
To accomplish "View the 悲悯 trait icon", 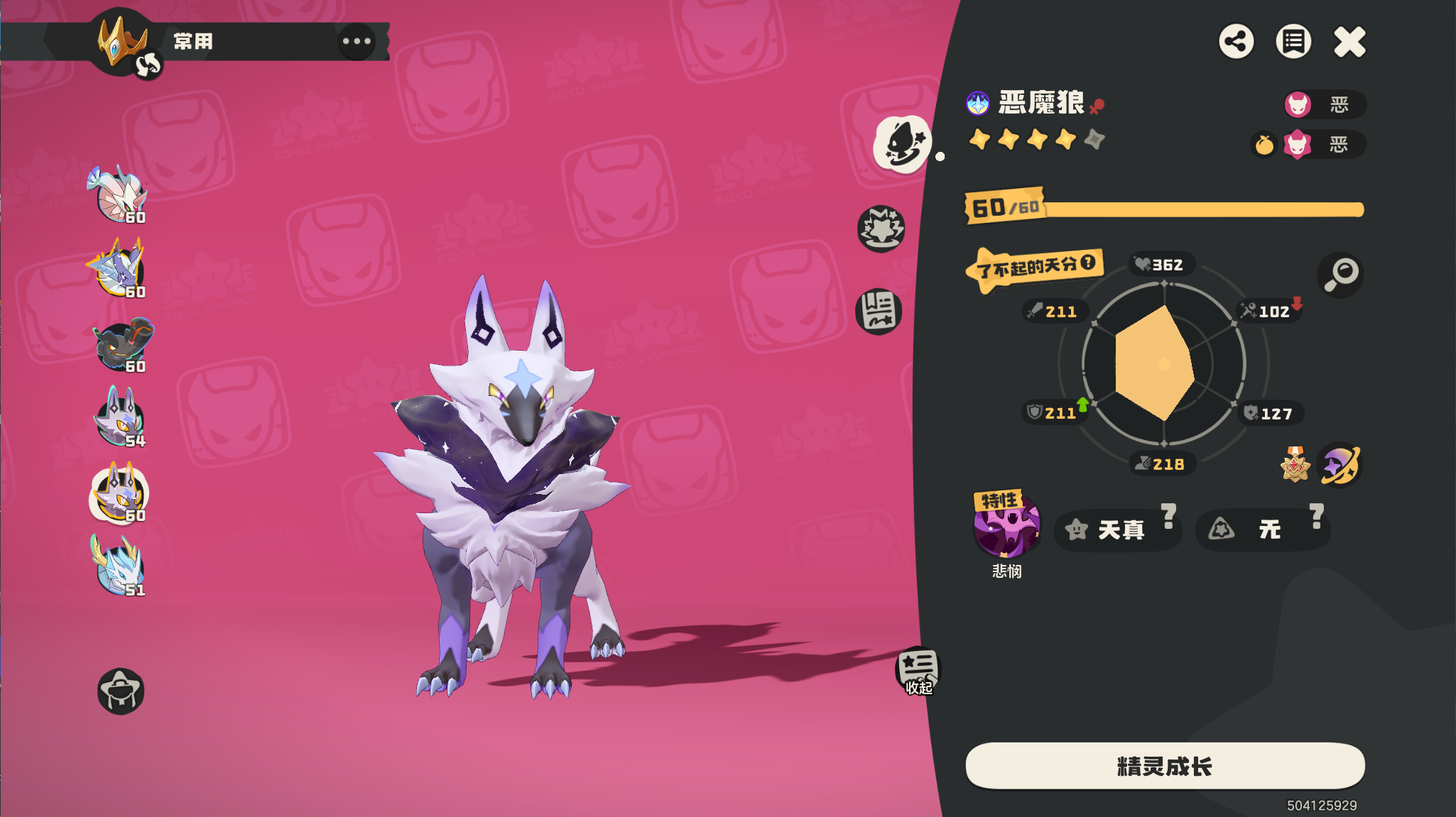I will pos(1006,527).
